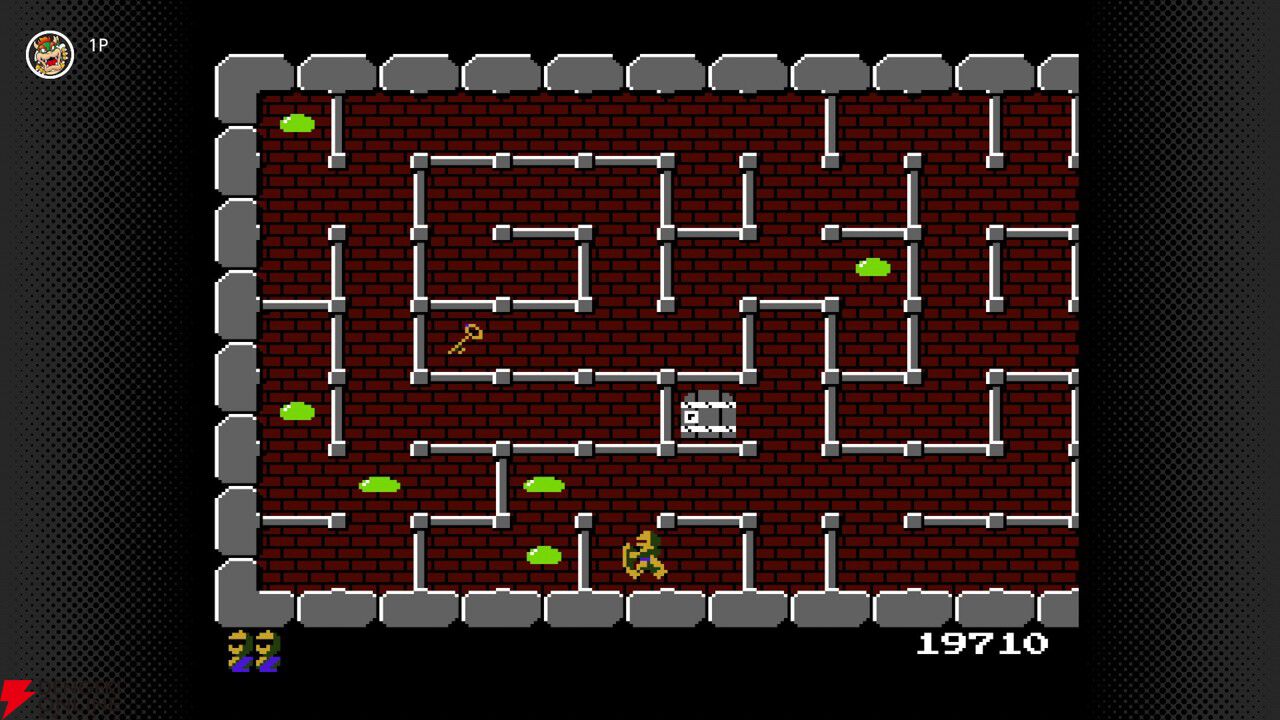Click the gray treasure chest in the maze center

[706, 415]
